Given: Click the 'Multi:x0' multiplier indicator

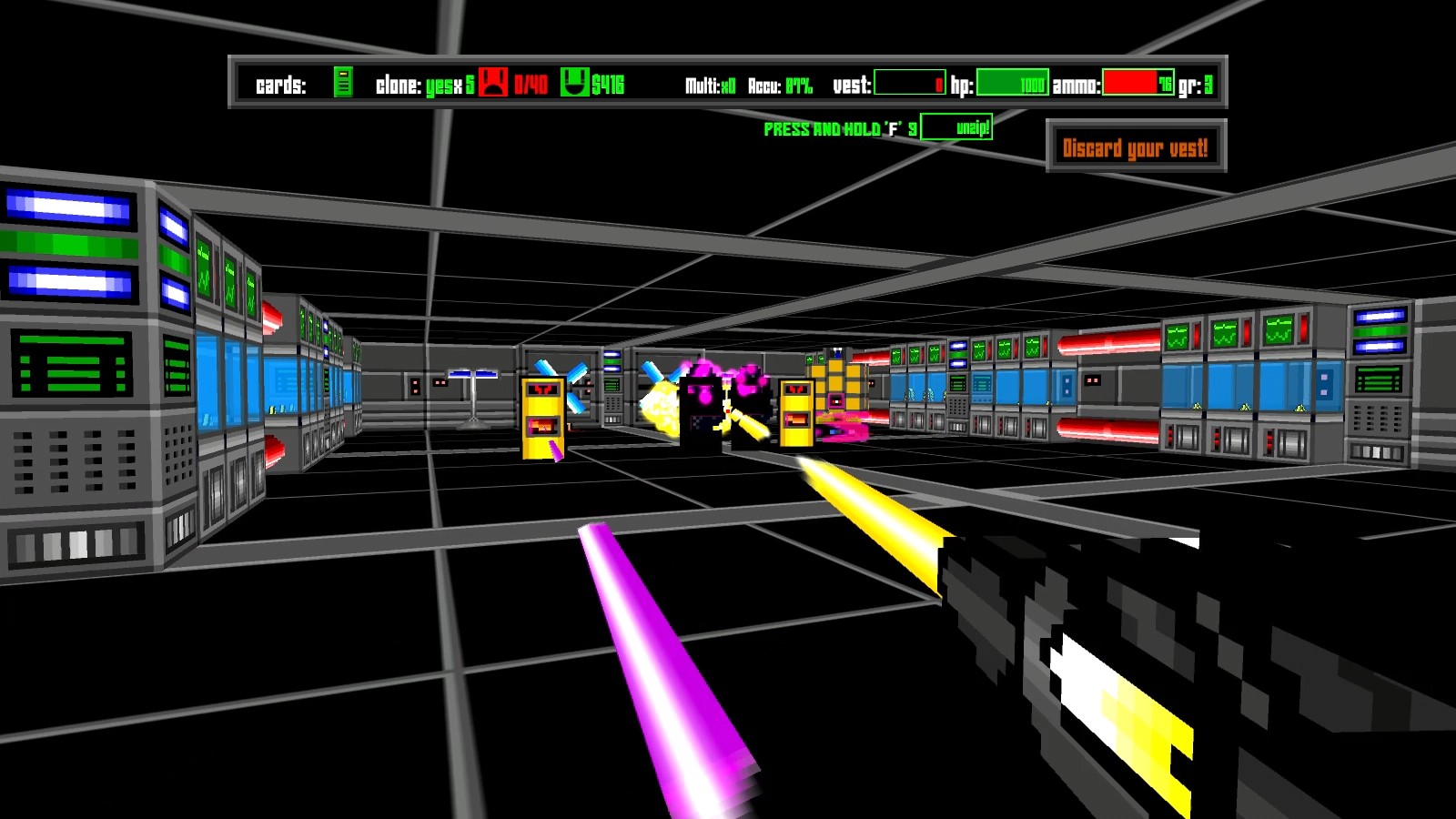Looking at the screenshot, I should [x=711, y=83].
